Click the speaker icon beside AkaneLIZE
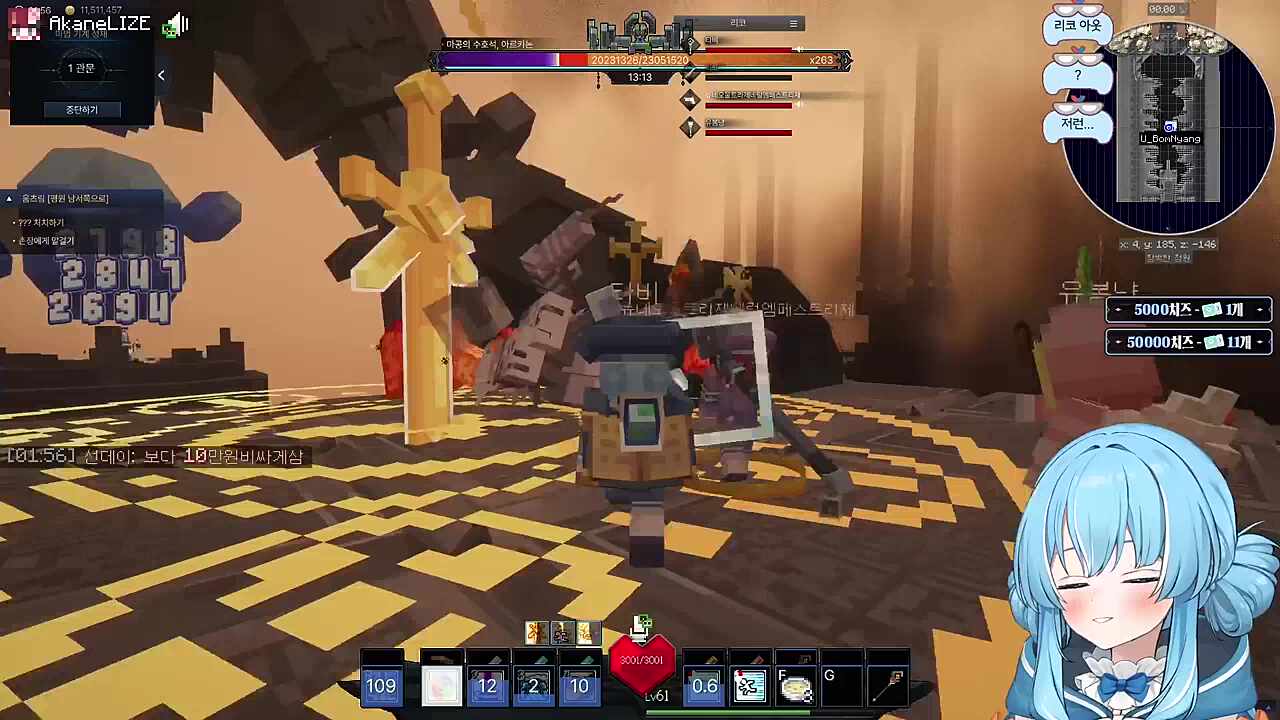The height and width of the screenshot is (720, 1280). tap(175, 25)
